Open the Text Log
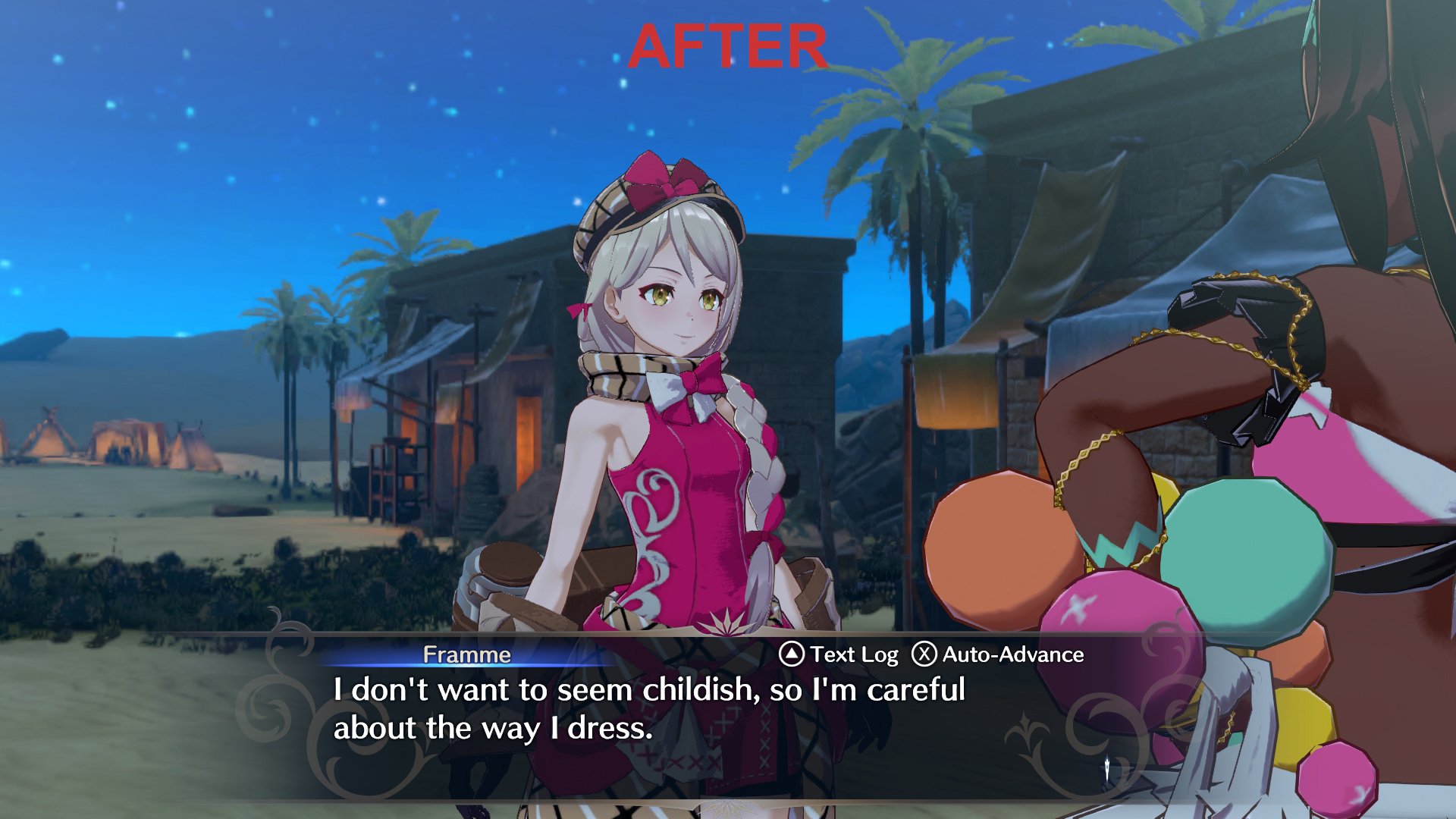1456x819 pixels. point(839,654)
